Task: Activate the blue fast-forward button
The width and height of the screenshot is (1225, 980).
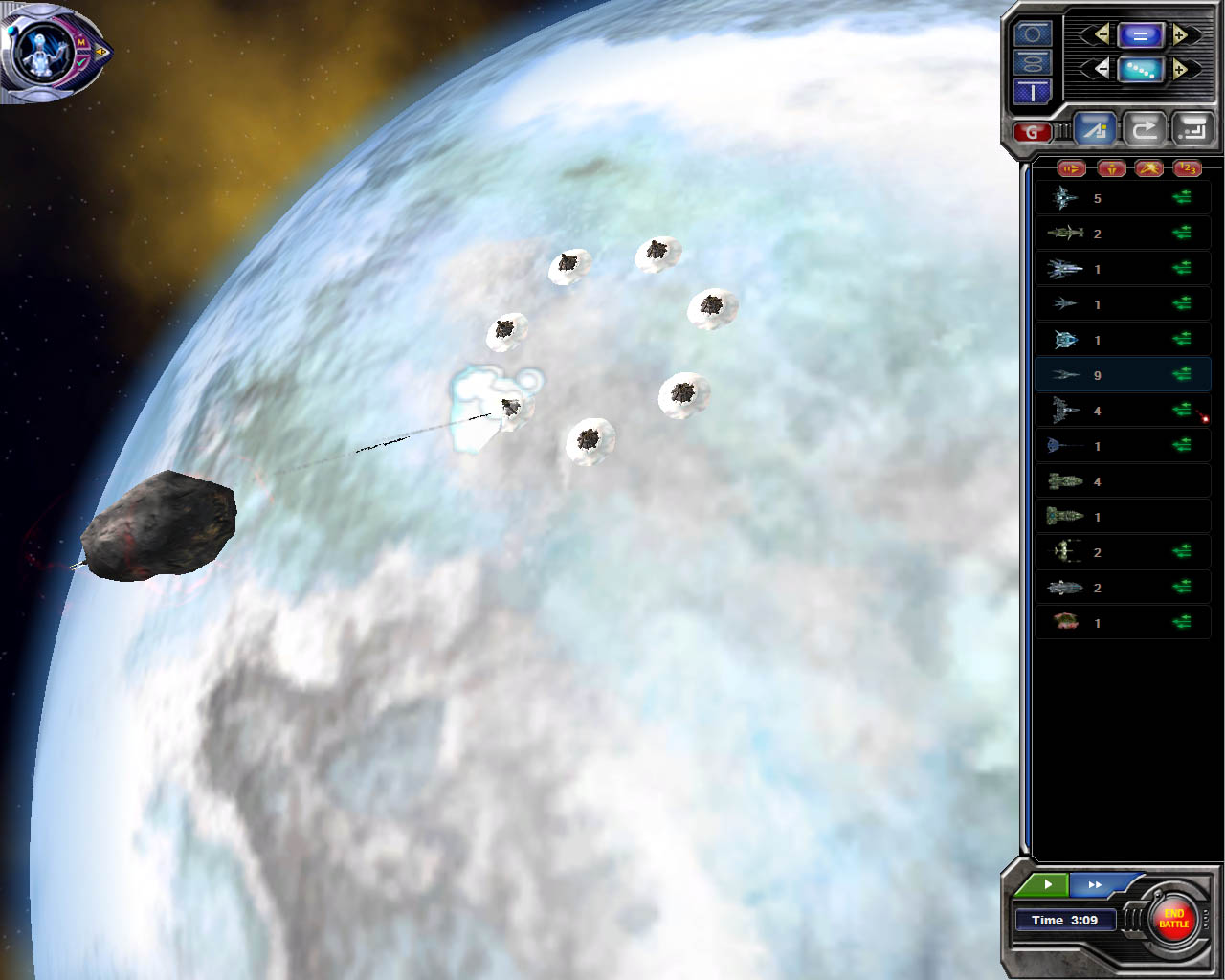Action: pos(1097,884)
